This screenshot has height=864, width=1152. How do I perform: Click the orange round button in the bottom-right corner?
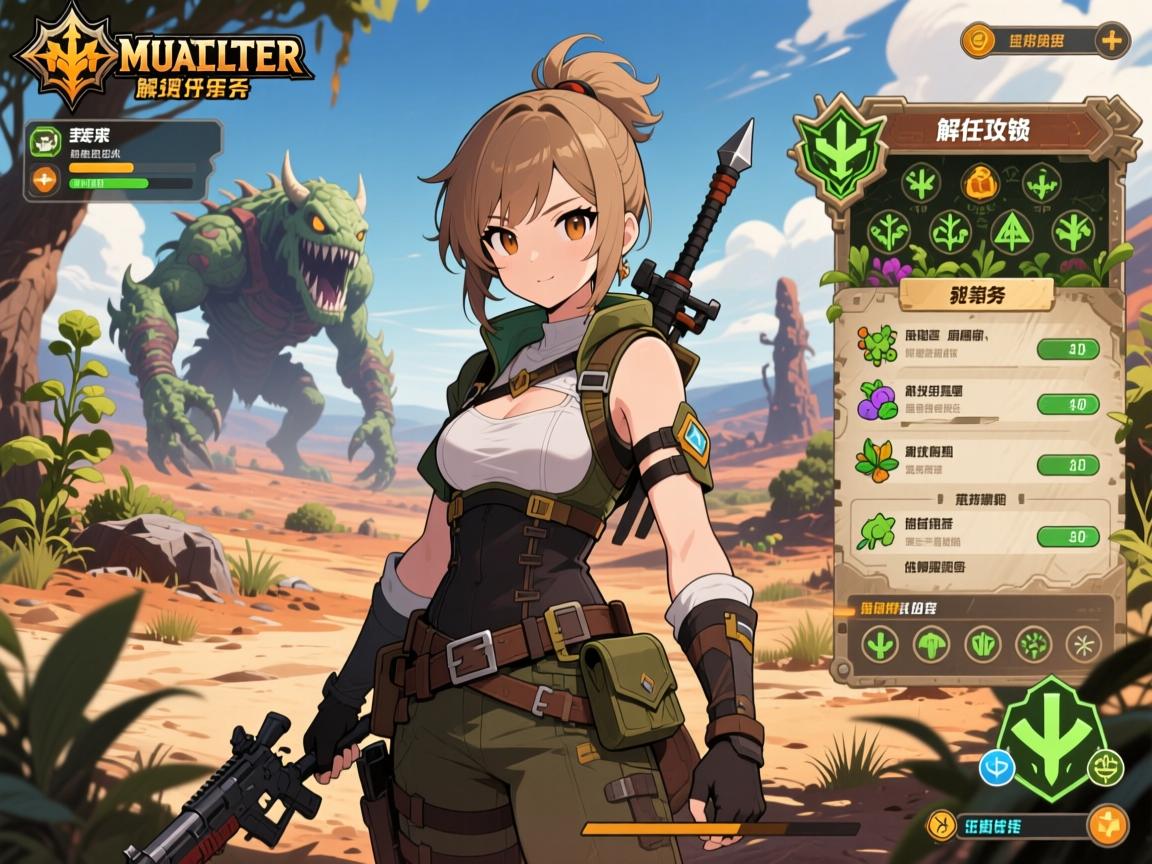(x=1107, y=825)
